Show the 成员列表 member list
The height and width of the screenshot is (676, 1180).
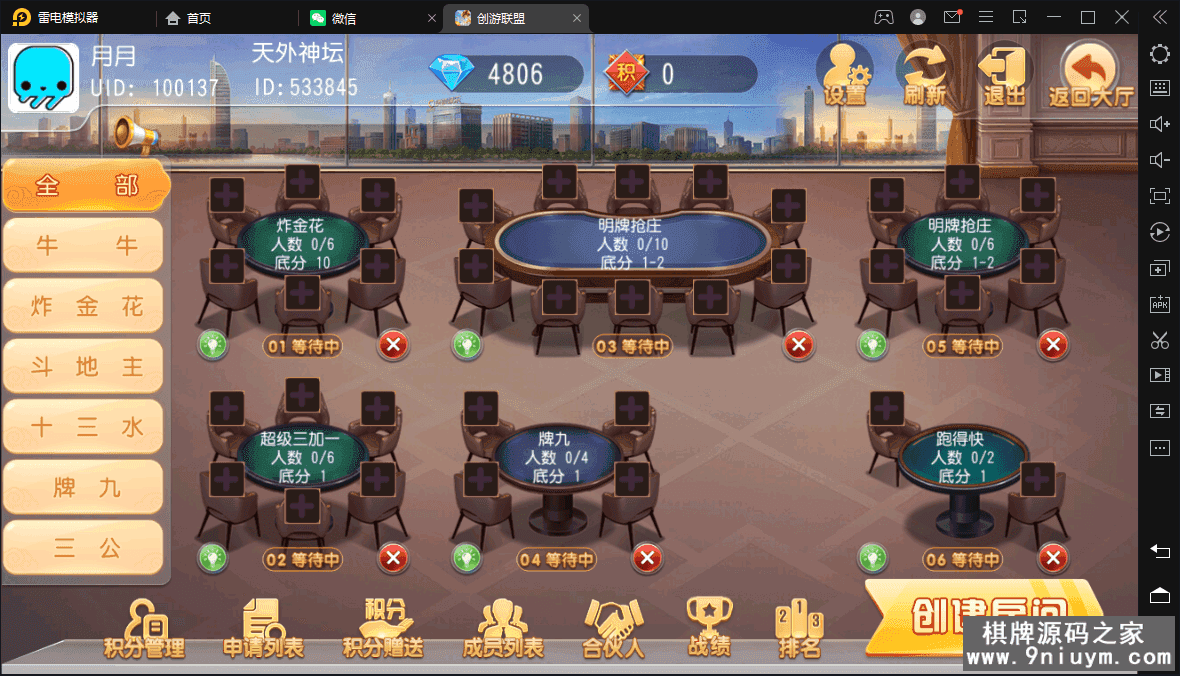pos(503,630)
